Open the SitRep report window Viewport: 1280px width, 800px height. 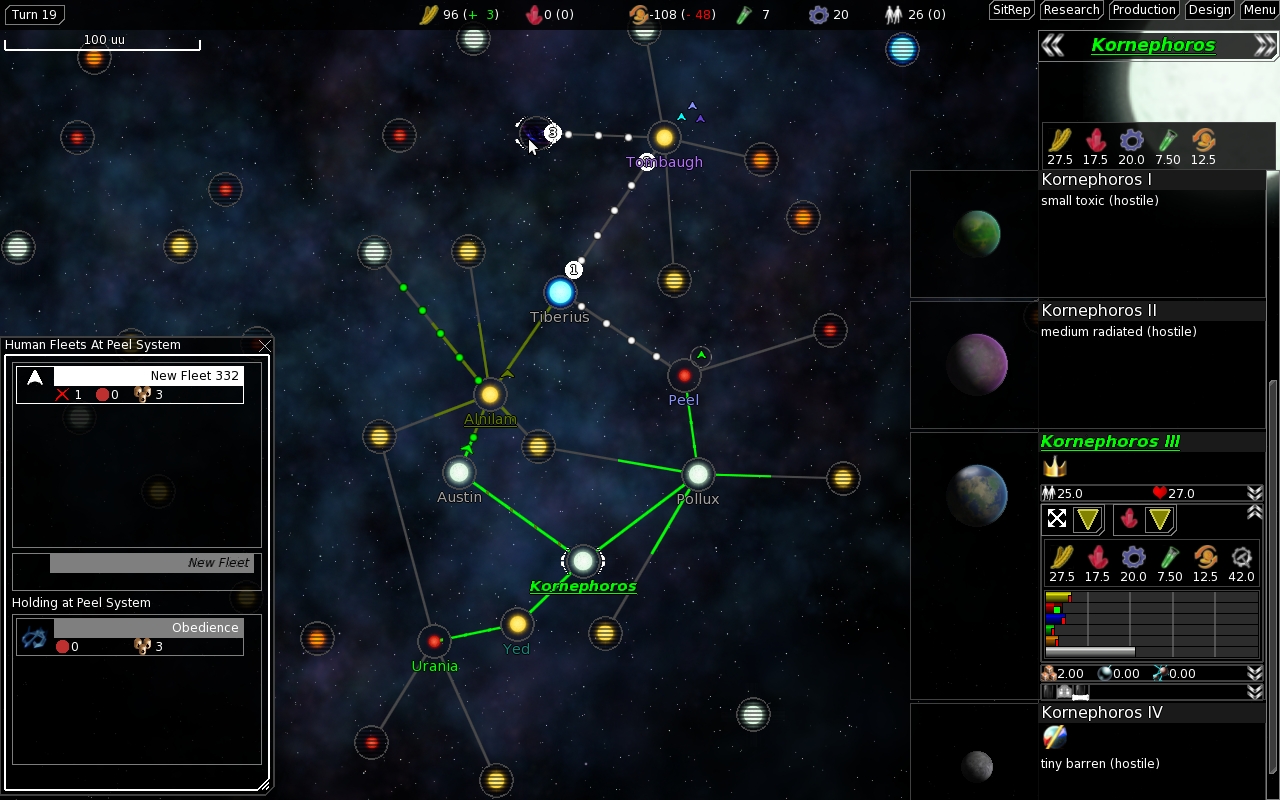pos(1011,10)
